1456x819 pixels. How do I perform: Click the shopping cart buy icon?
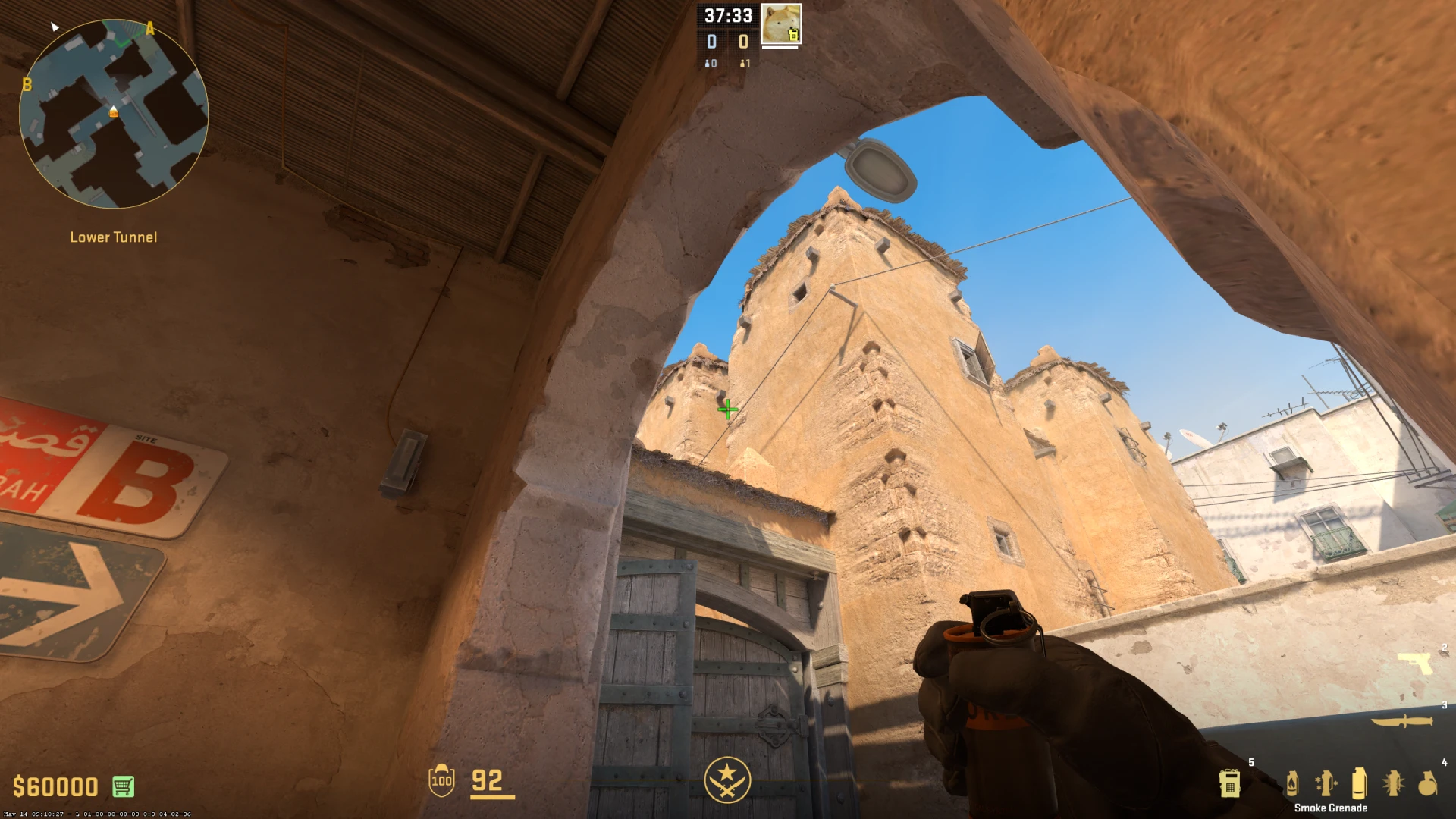coord(123,786)
